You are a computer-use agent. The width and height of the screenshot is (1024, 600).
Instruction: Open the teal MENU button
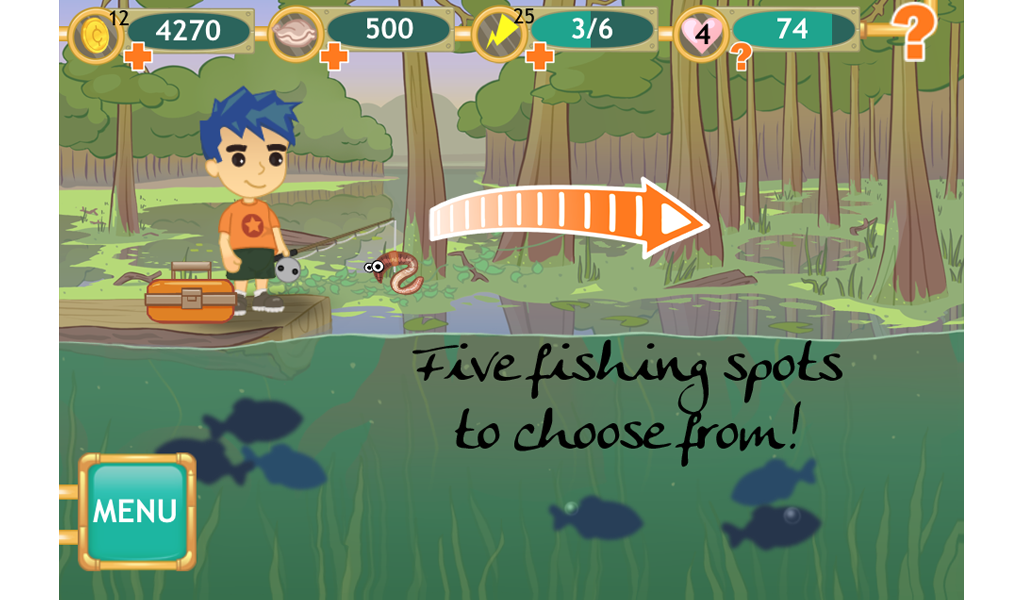coord(137,512)
